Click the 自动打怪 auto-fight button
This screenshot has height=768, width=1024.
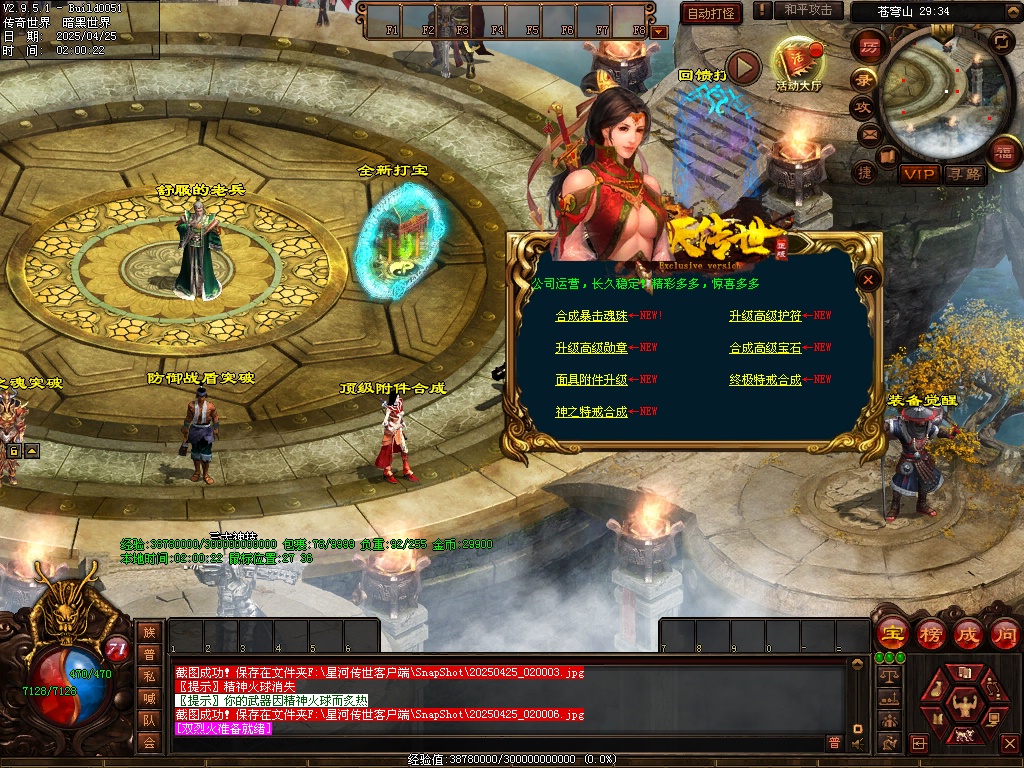(x=712, y=13)
